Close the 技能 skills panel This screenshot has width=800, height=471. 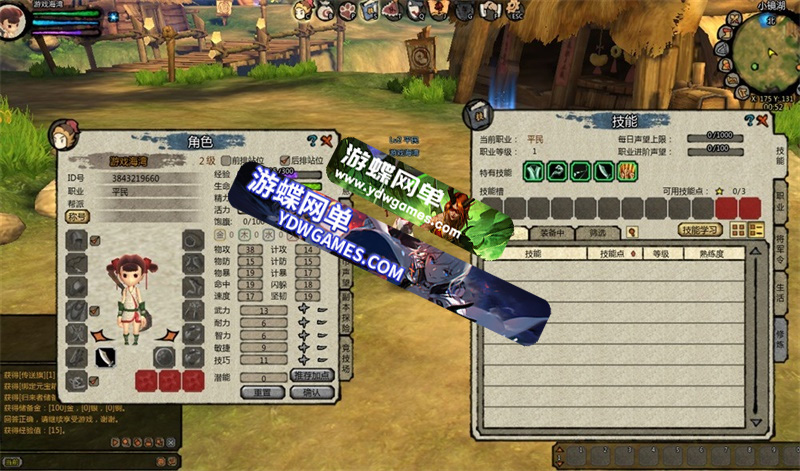click(x=761, y=121)
